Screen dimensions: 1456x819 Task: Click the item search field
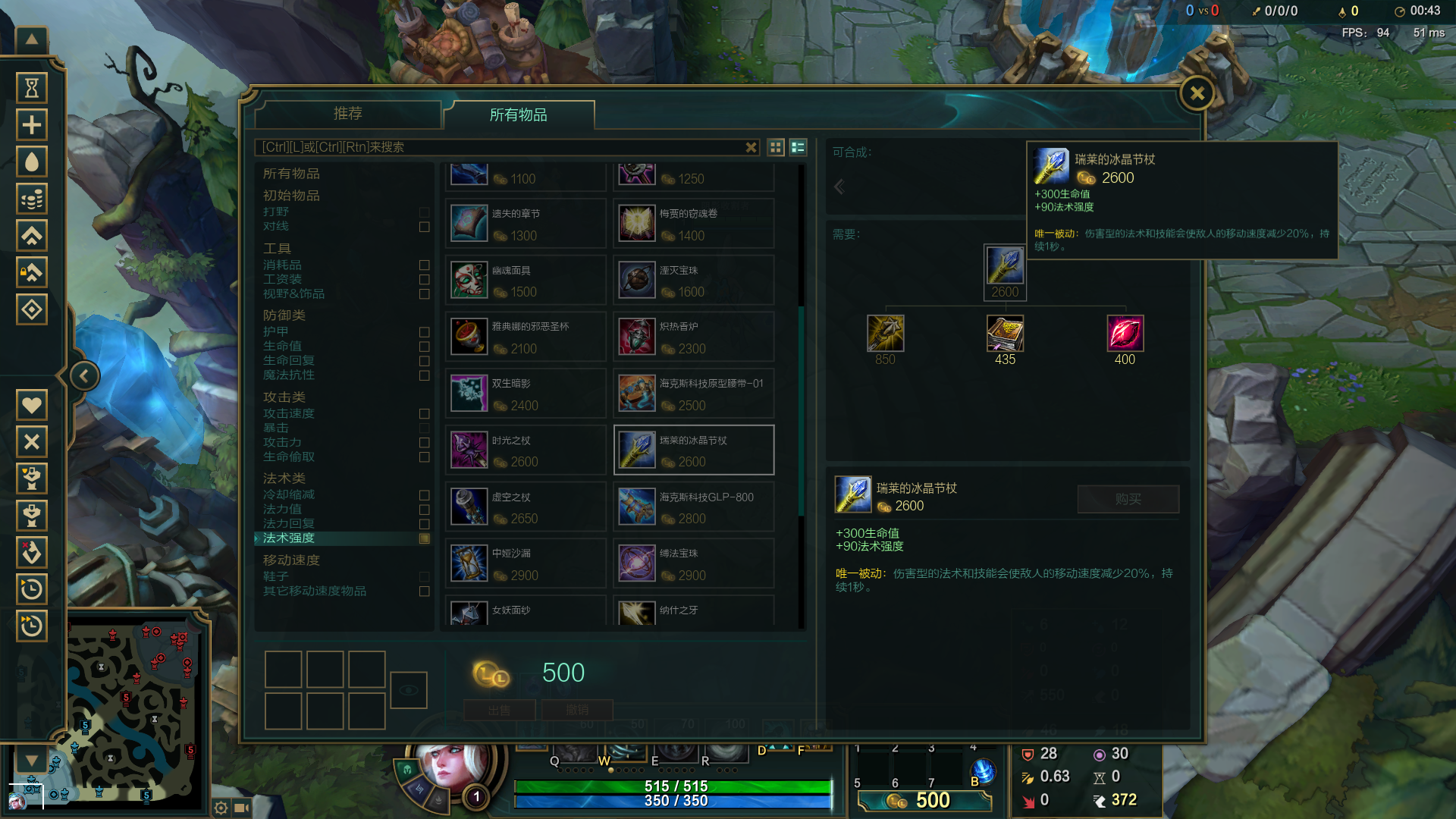(500, 147)
